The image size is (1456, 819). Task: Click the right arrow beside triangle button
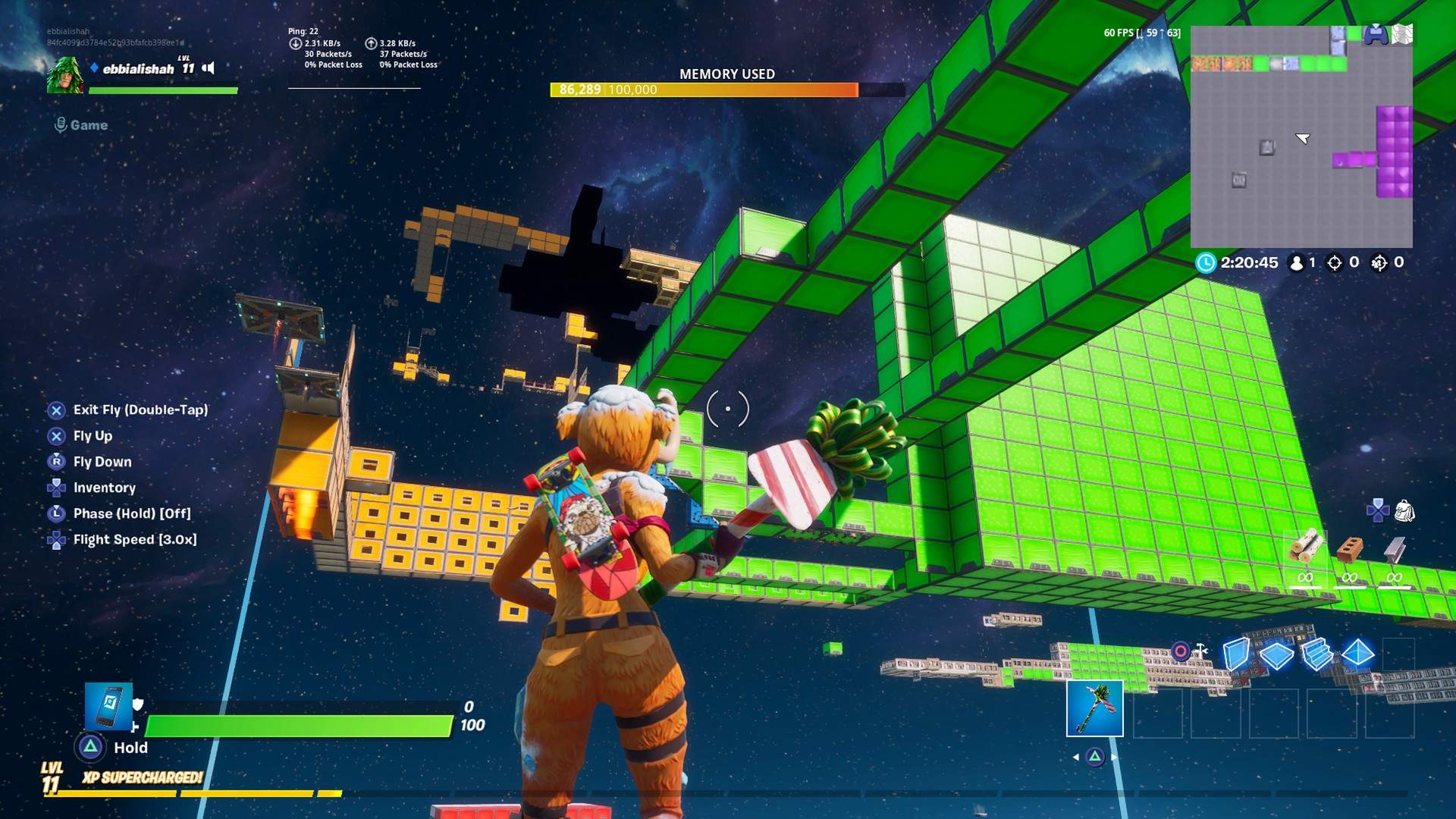click(1113, 757)
